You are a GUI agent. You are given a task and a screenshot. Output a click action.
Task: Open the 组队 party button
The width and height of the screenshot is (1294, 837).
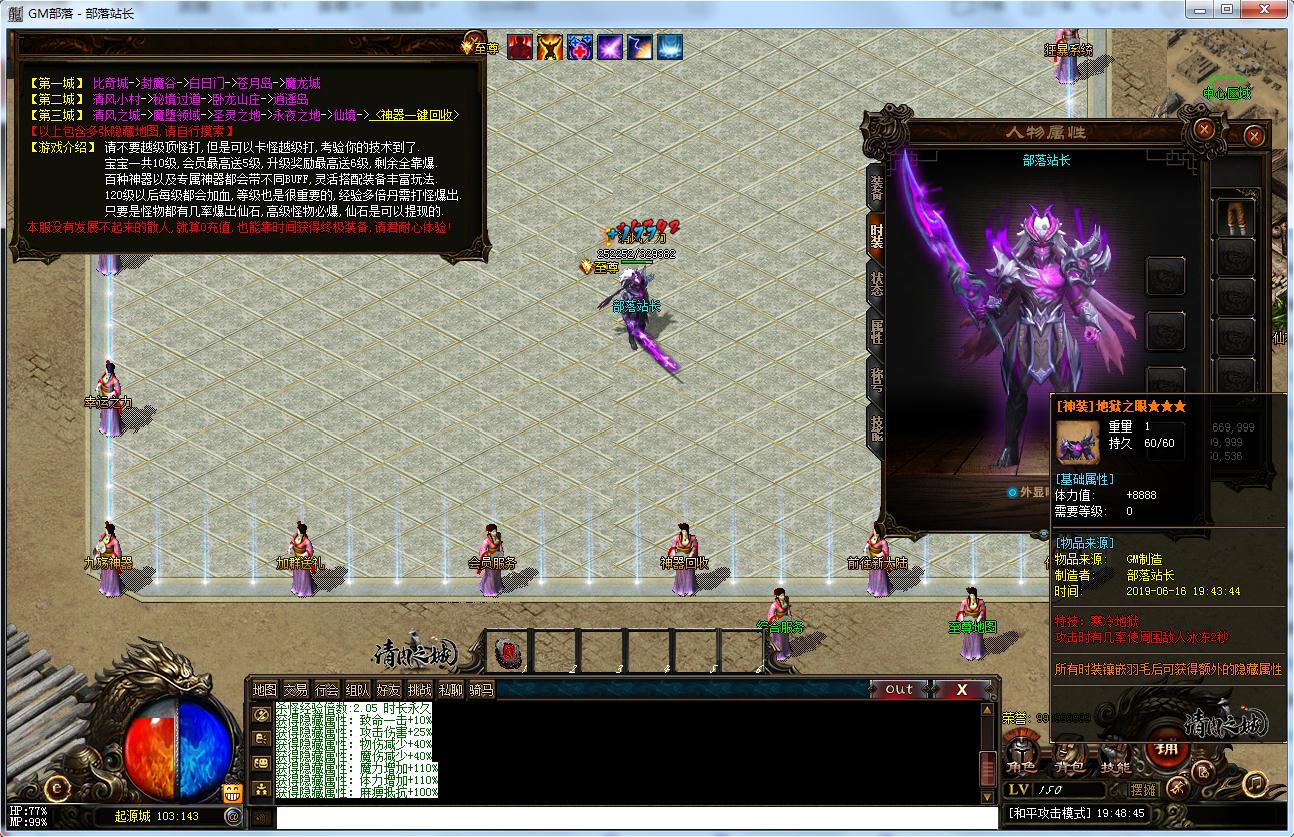click(357, 689)
